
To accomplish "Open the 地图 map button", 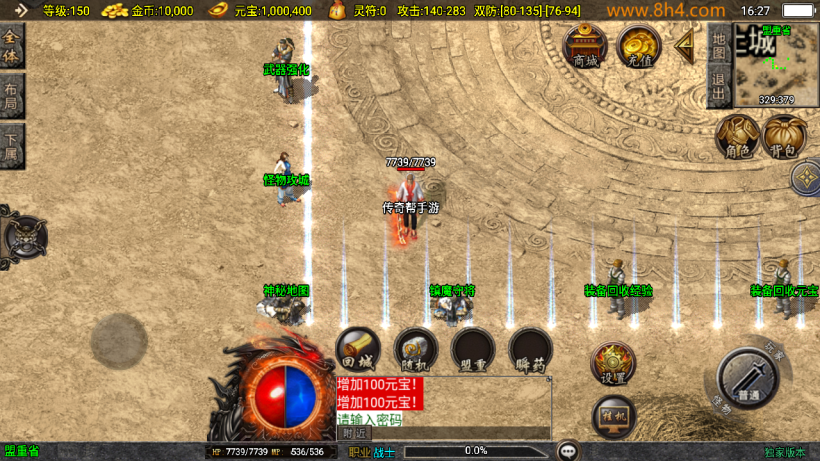I will [x=718, y=46].
